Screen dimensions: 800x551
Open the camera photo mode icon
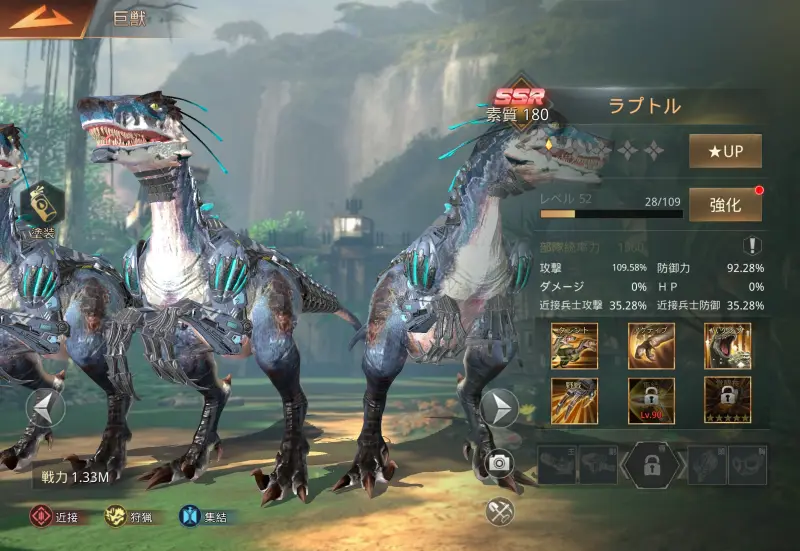point(500,462)
